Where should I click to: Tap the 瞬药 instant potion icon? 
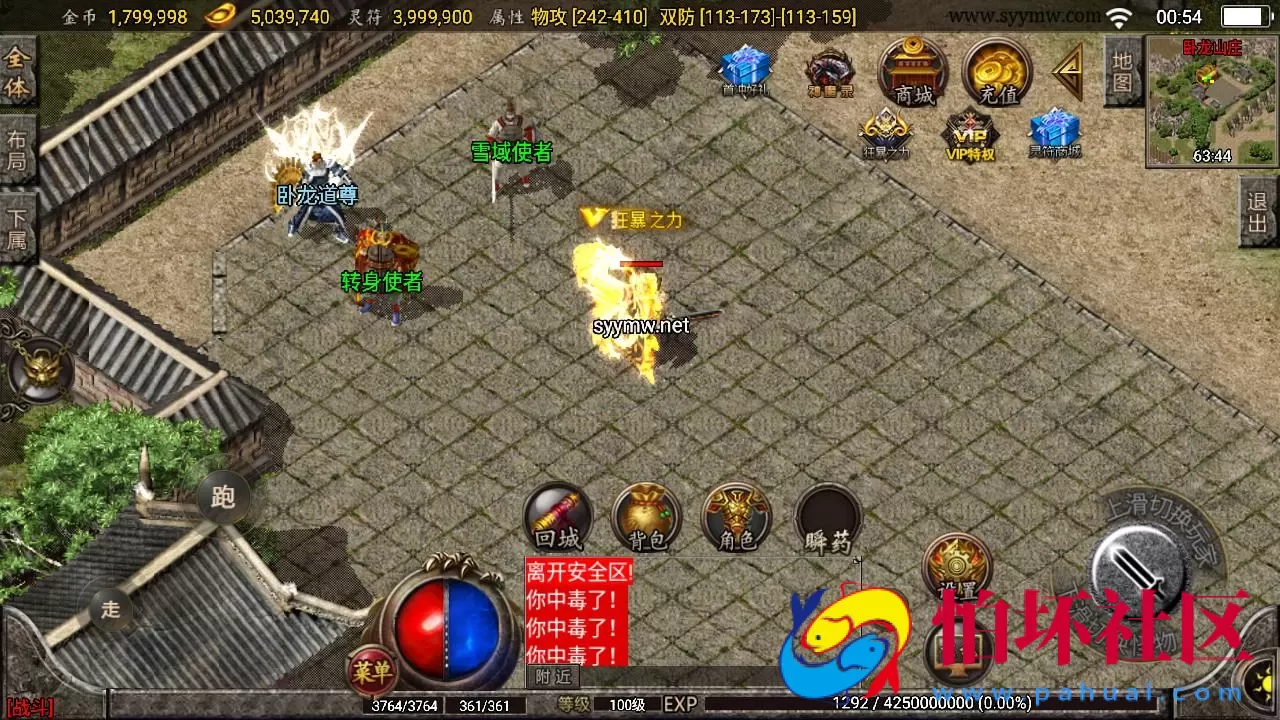coord(827,517)
